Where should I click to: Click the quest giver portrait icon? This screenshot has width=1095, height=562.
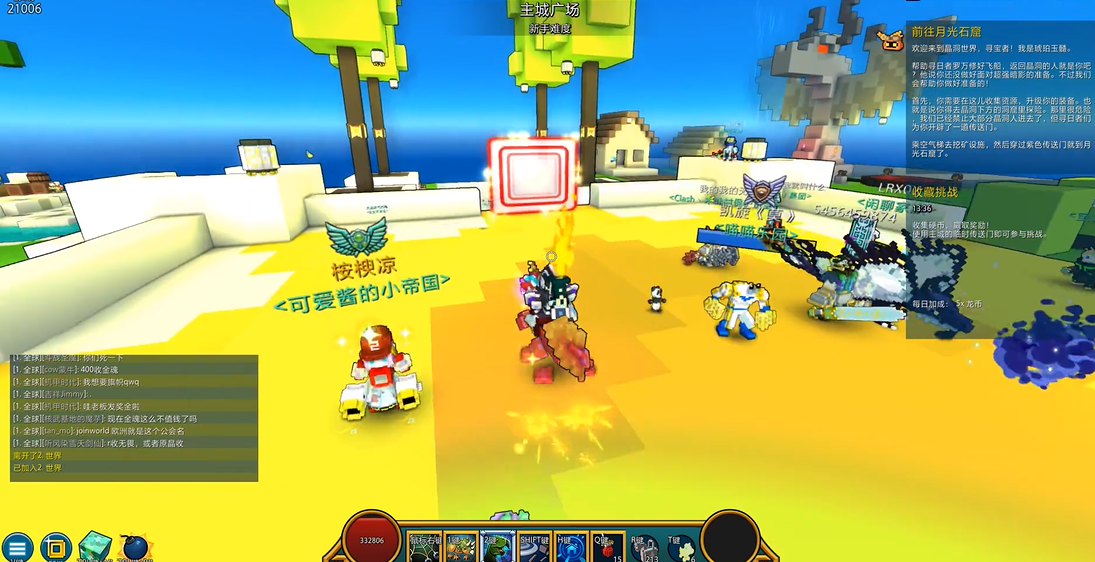pos(890,40)
